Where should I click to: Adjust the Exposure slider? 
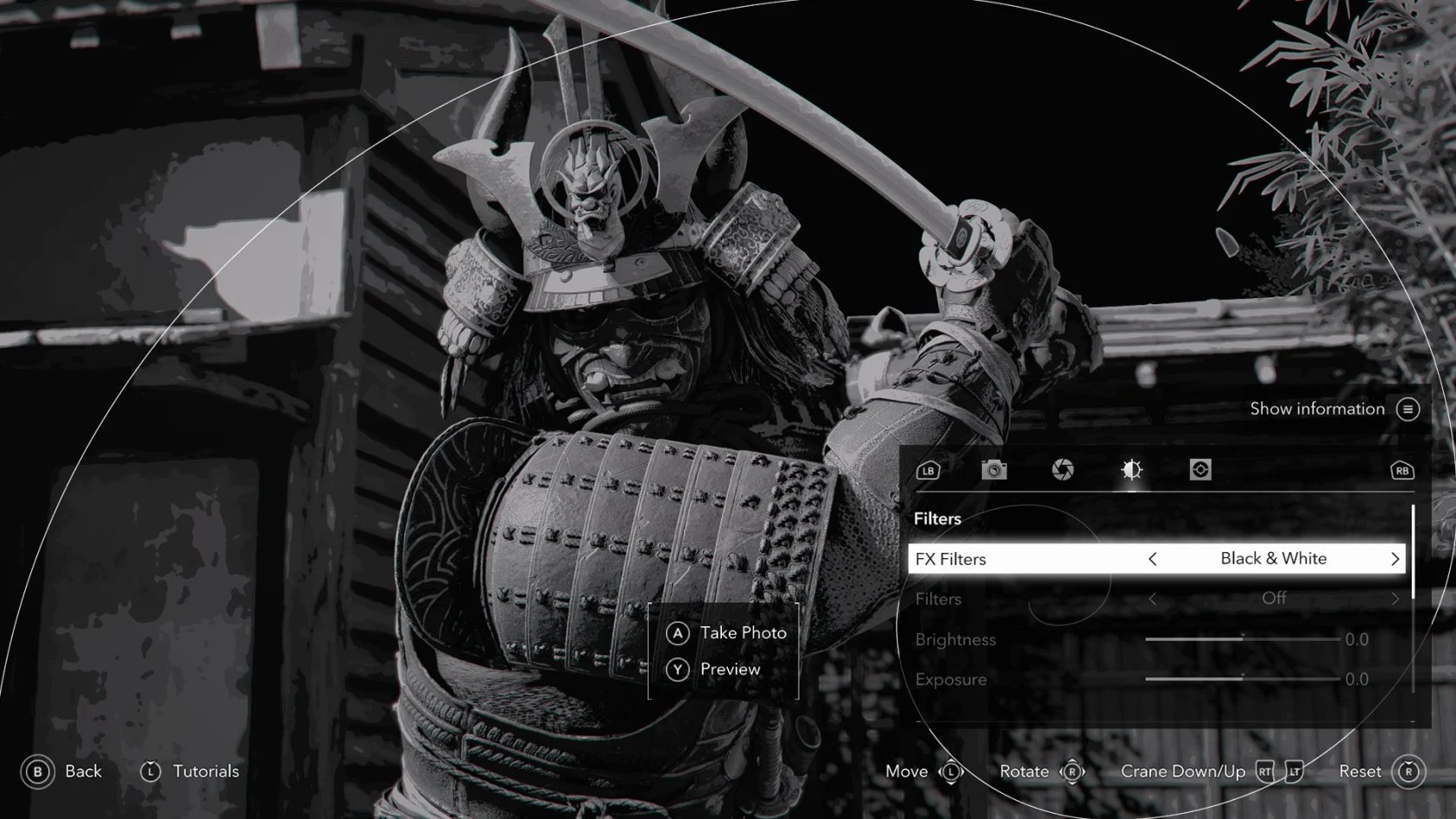[1242, 679]
